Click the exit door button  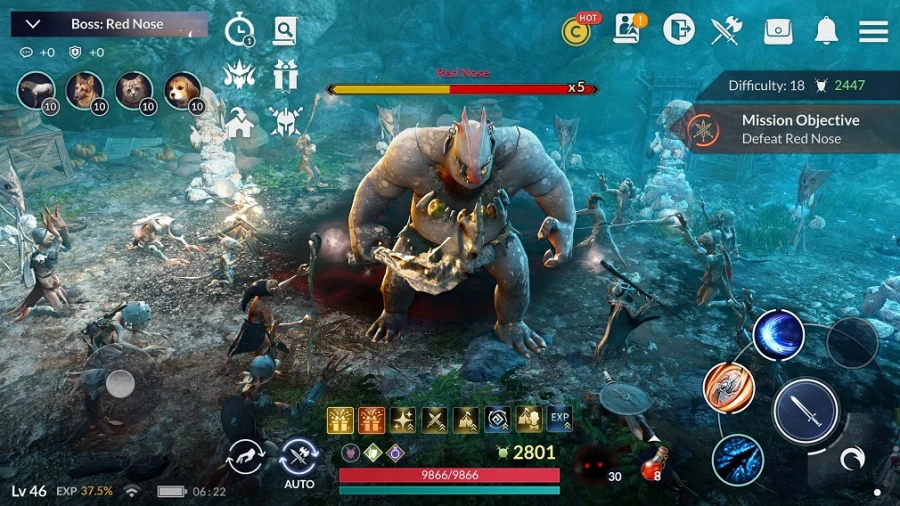click(x=678, y=30)
